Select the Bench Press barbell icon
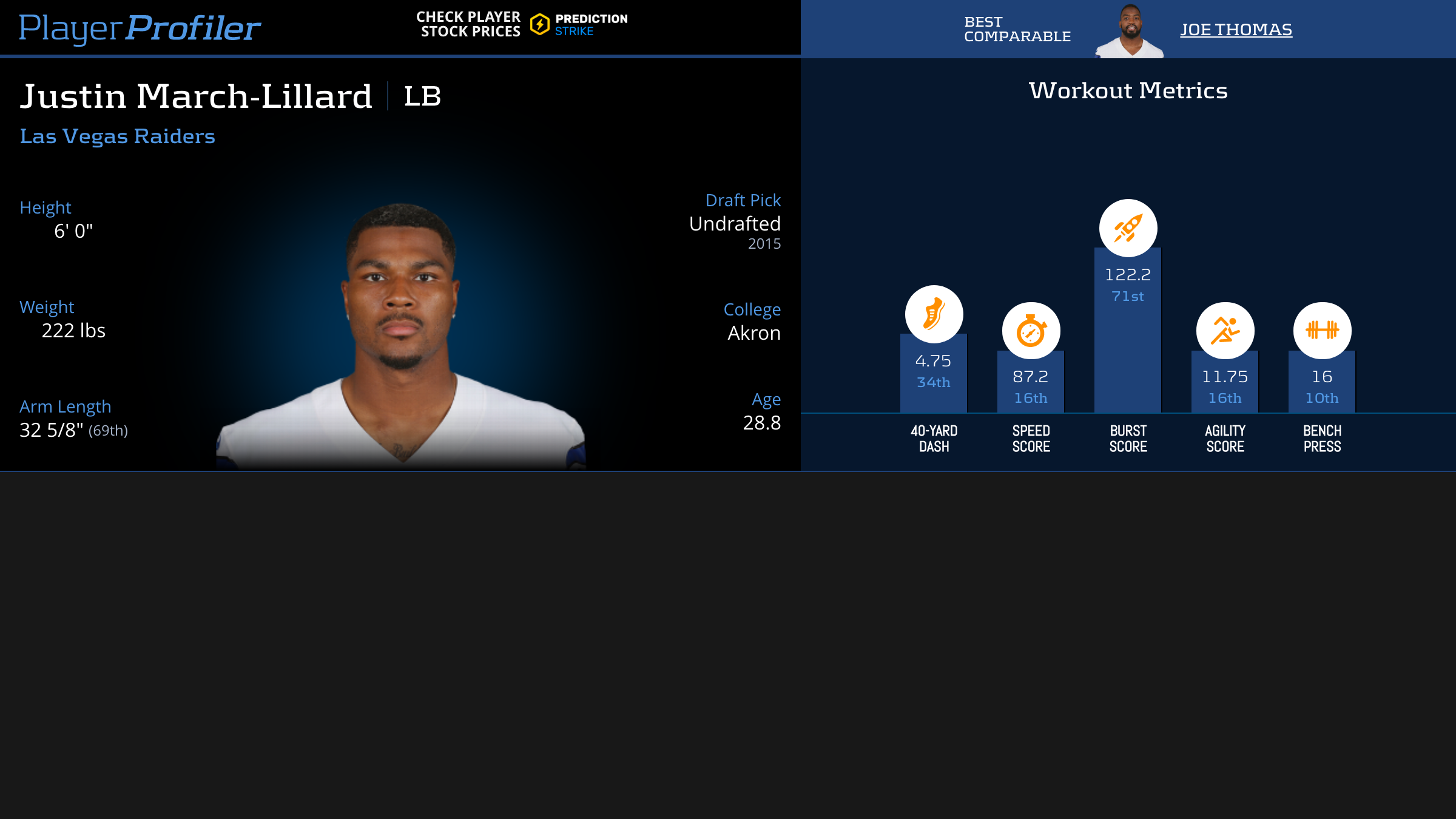This screenshot has width=1456, height=819. click(x=1322, y=331)
